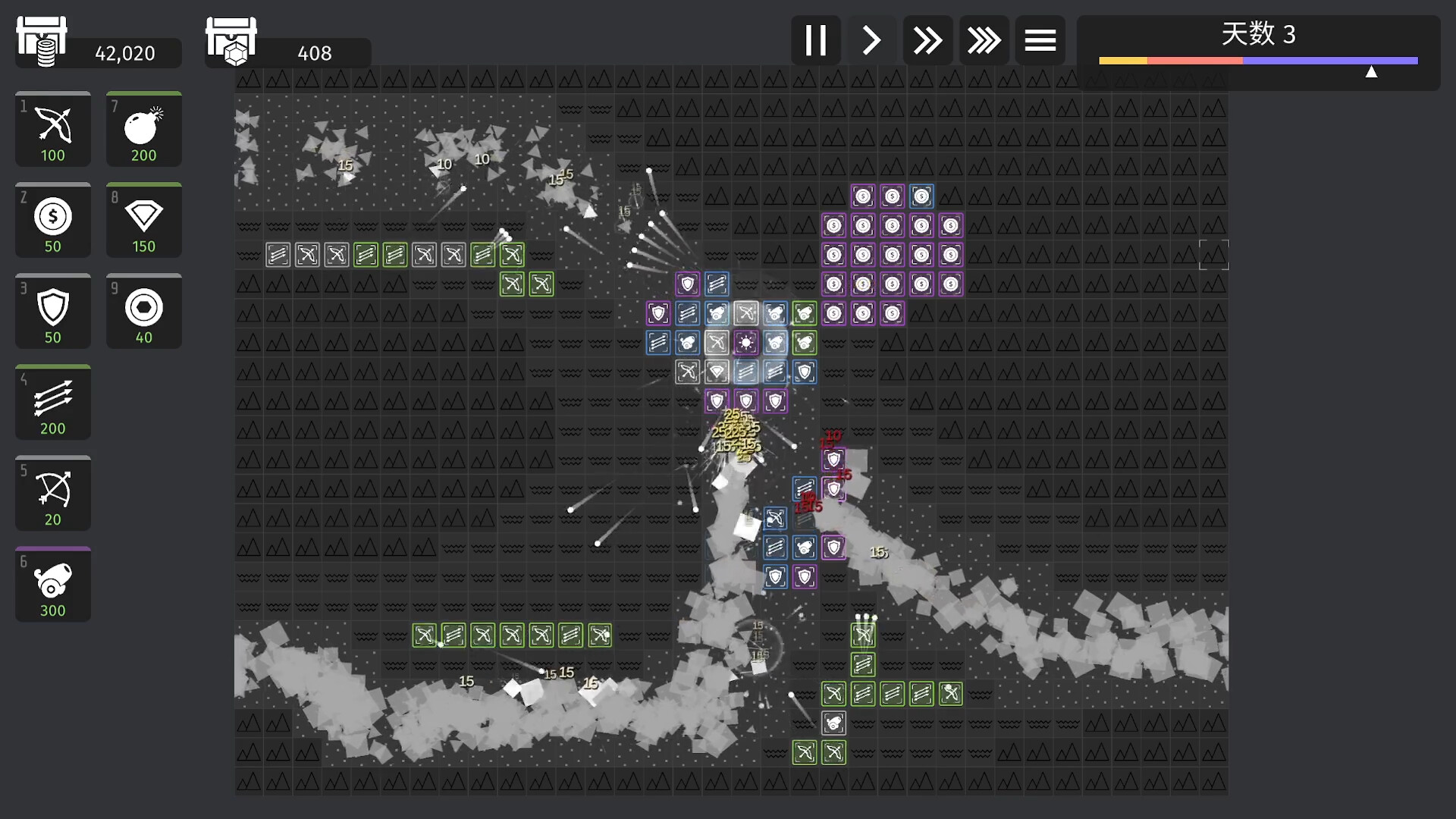The width and height of the screenshot is (1456, 819).
Task: Pick the ring item priced 40
Action: 143,311
